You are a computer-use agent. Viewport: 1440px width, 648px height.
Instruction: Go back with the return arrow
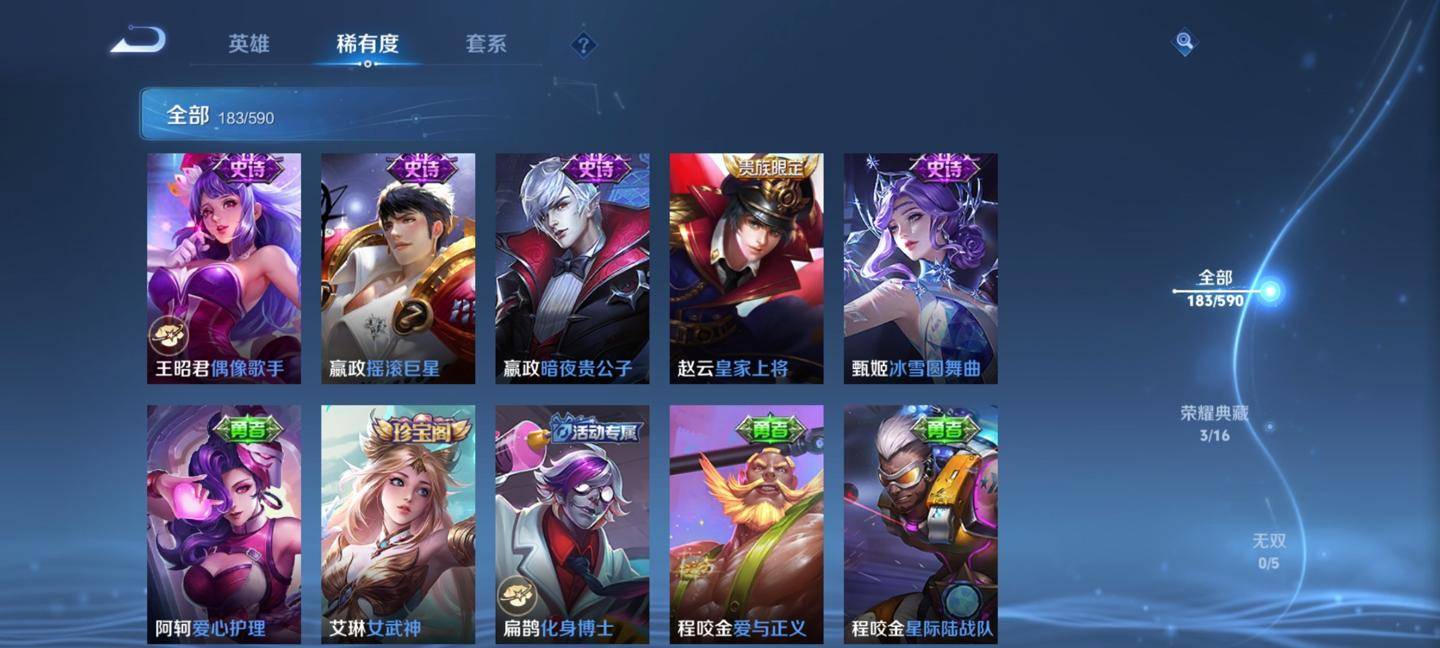pos(138,41)
